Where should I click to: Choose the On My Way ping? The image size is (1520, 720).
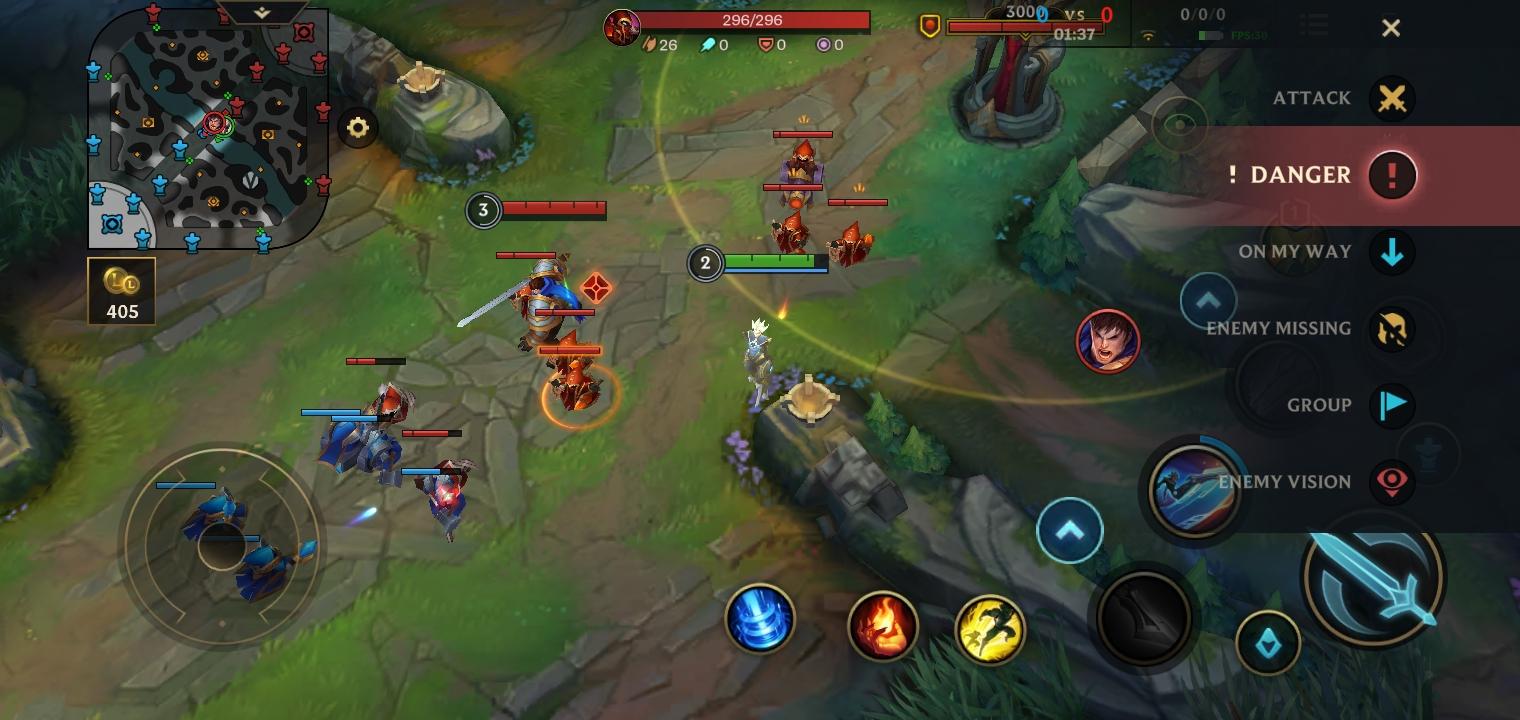point(1391,252)
